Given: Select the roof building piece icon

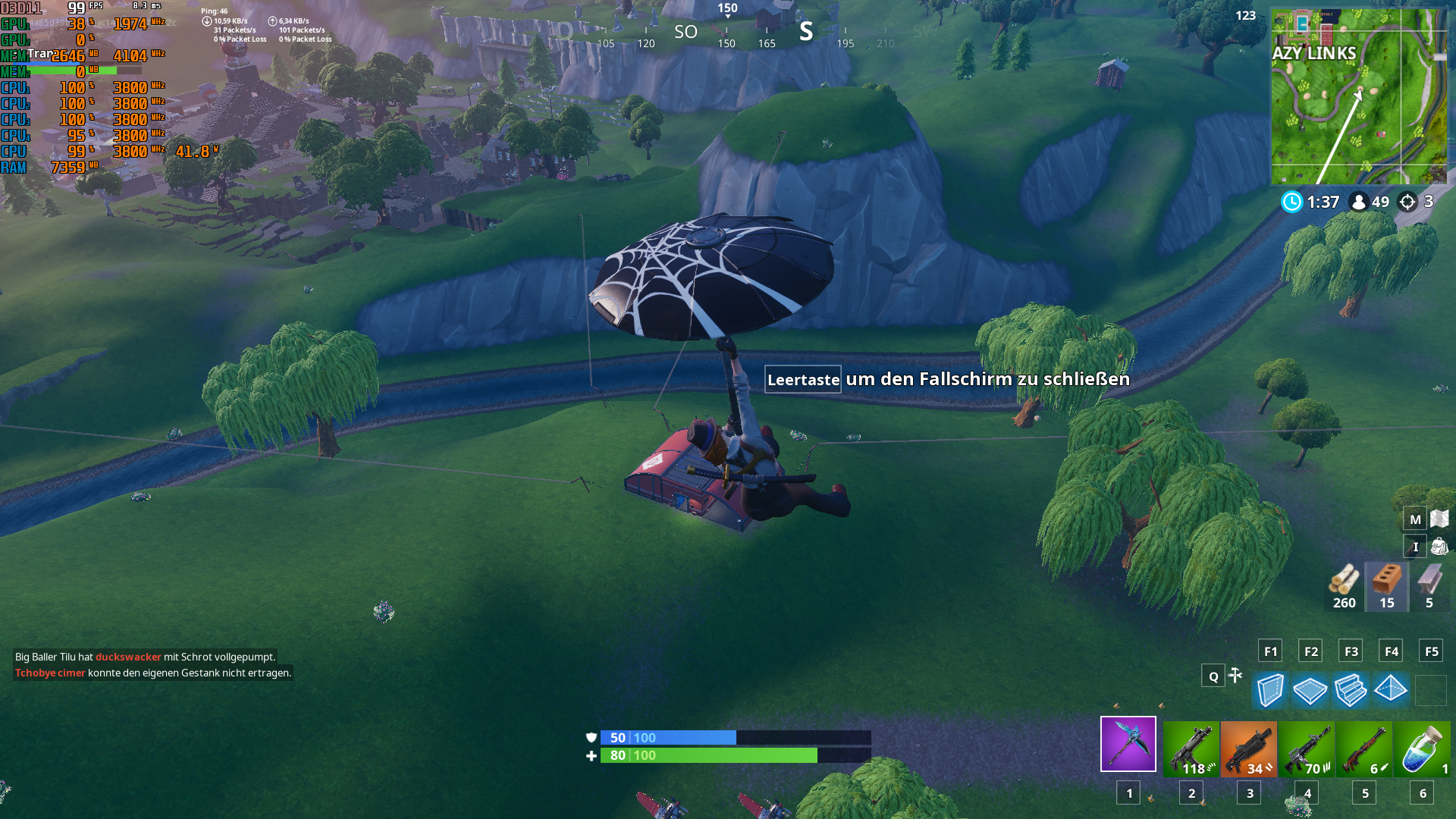Looking at the screenshot, I should [1392, 691].
